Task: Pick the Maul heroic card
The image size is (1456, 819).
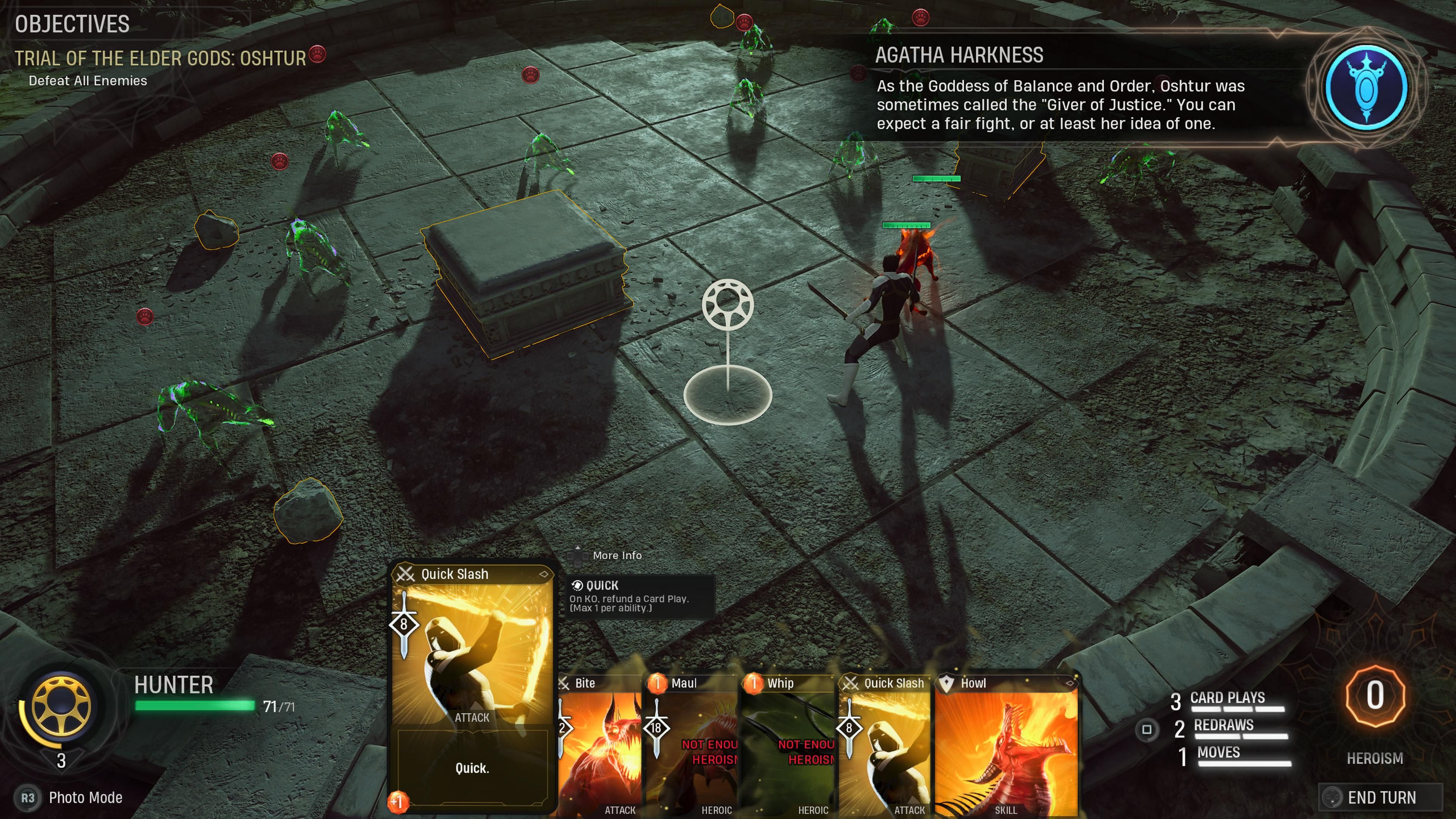Action: 692,746
